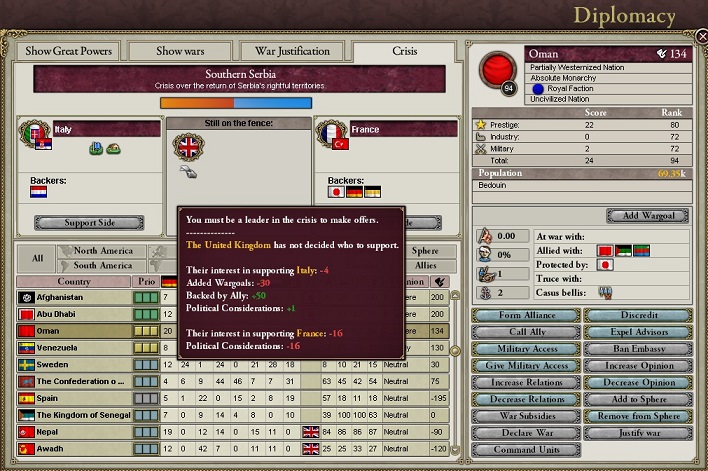This screenshot has width=708, height=471.
Task: Form Alliance with Oman
Action: pyautogui.click(x=526, y=316)
